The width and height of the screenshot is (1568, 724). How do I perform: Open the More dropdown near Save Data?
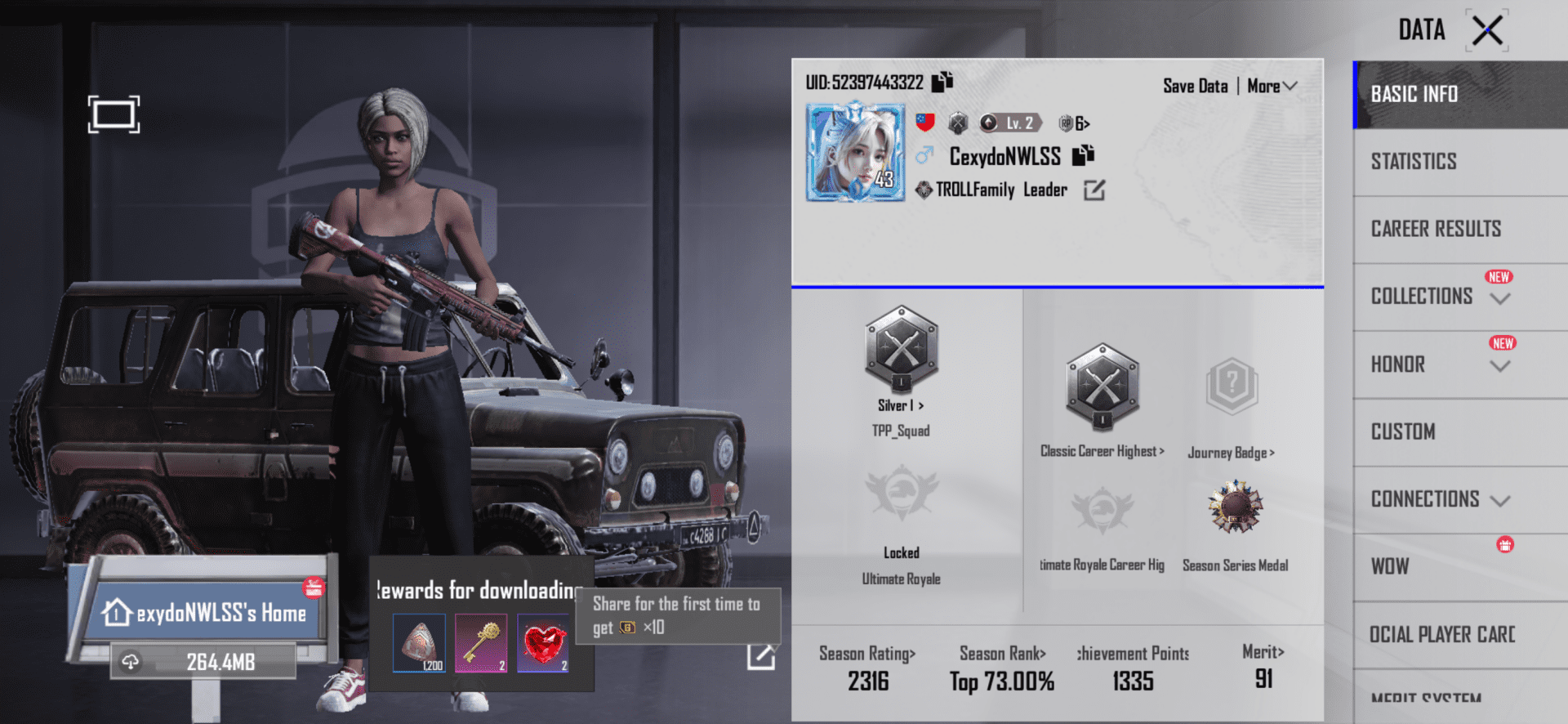[1271, 85]
